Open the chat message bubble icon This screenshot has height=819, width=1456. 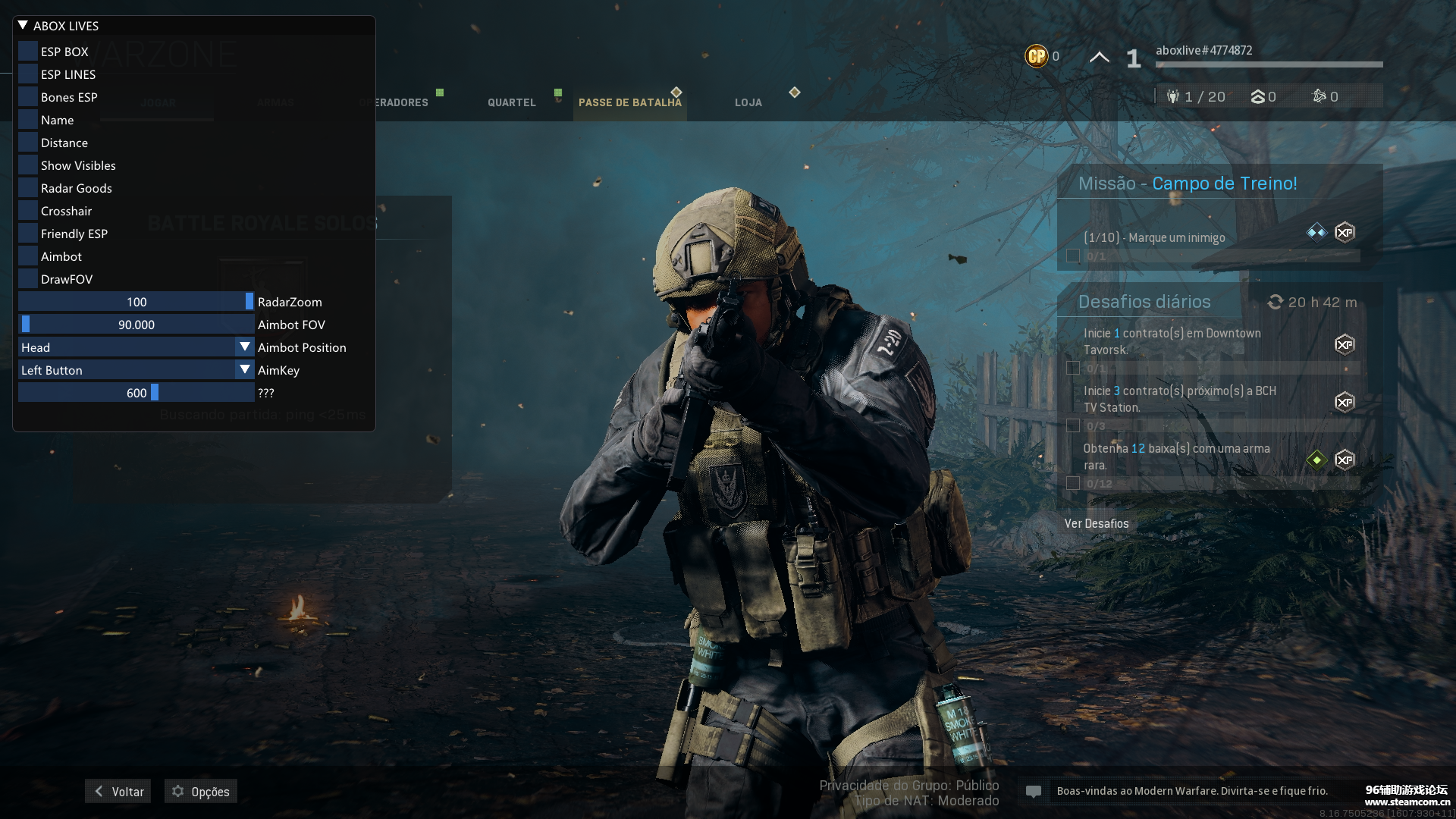1033,791
